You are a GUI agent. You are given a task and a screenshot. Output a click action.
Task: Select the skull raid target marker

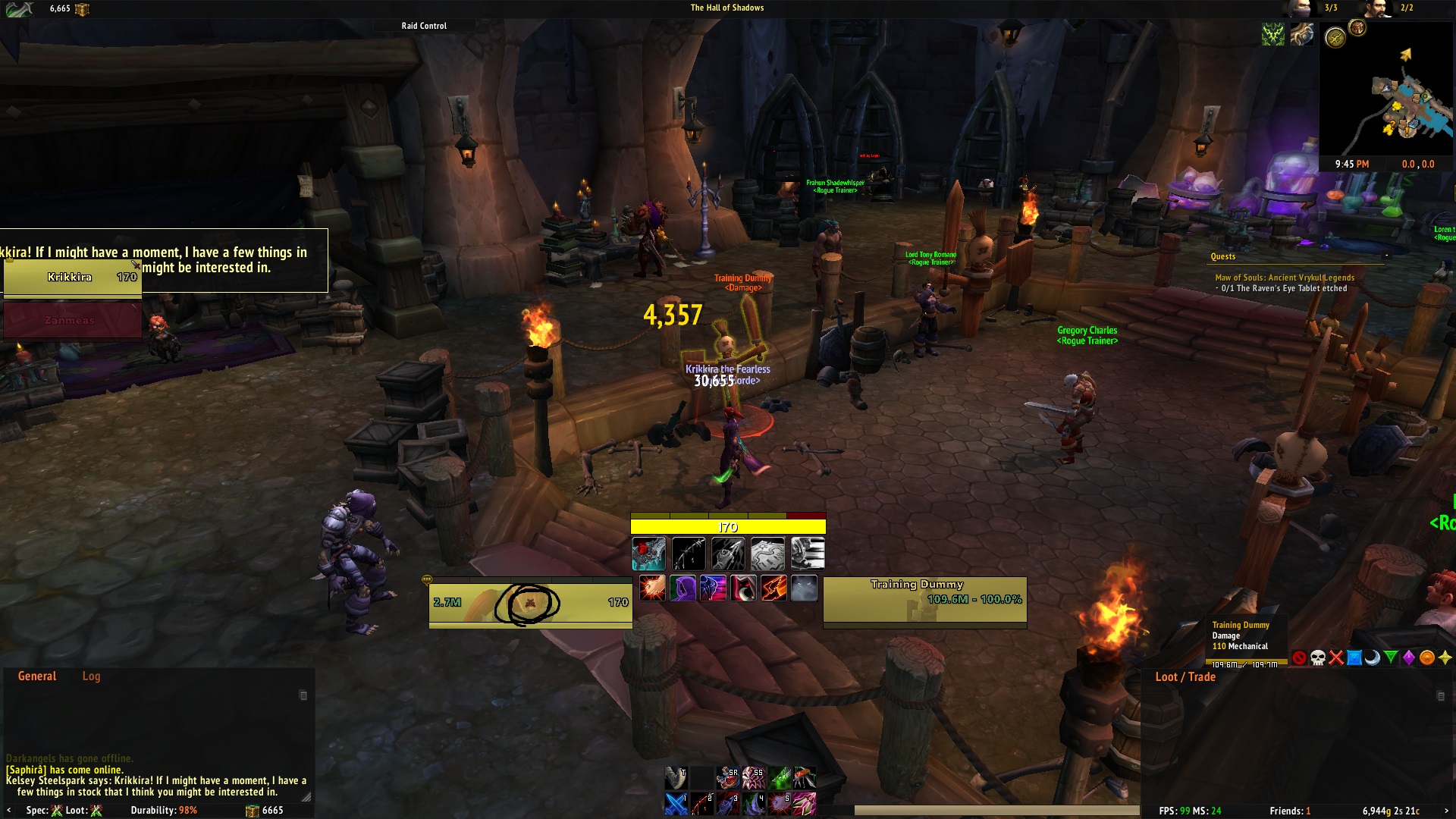1319,659
